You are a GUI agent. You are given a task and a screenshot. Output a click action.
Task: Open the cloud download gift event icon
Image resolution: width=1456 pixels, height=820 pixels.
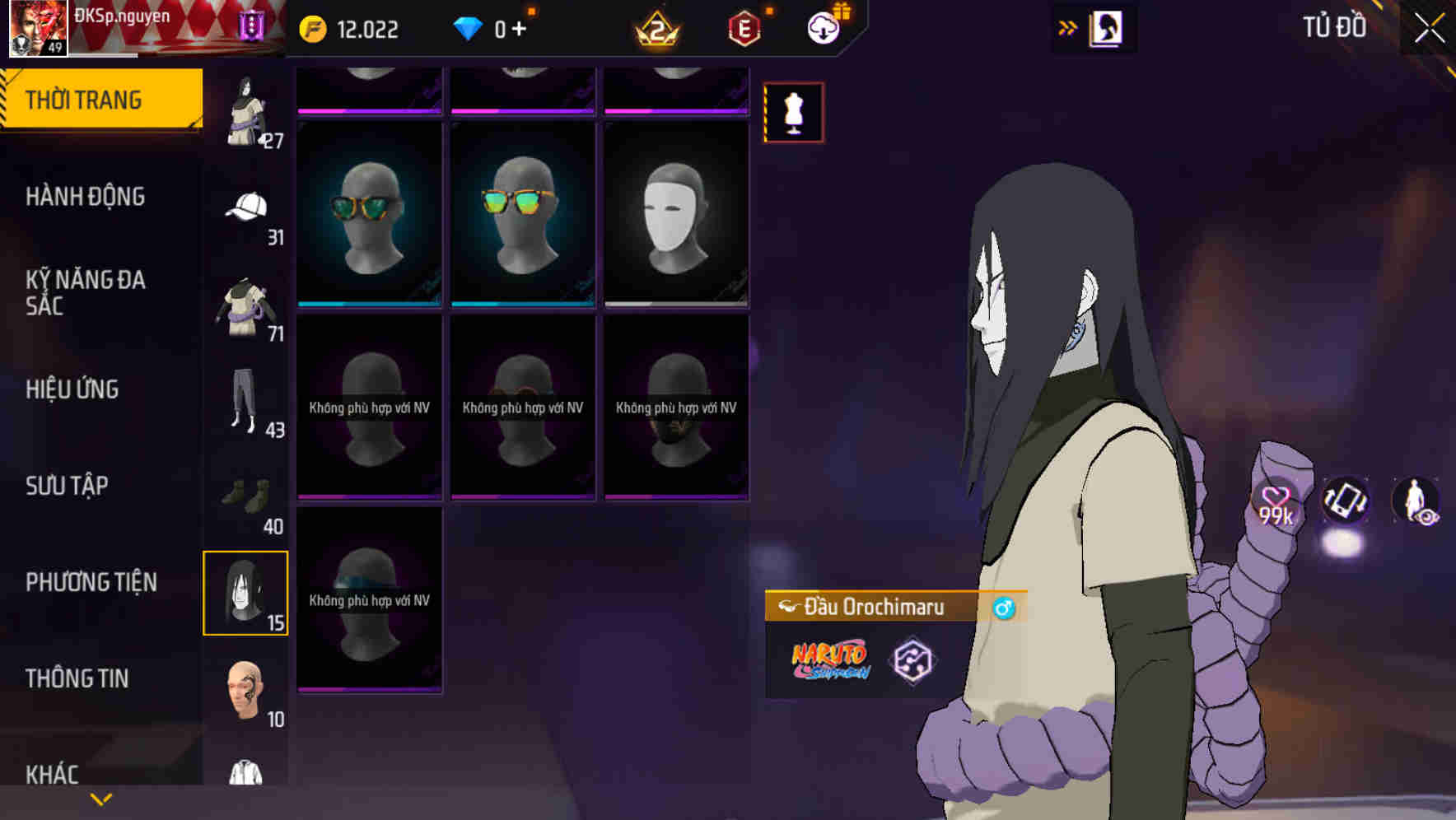[x=824, y=27]
